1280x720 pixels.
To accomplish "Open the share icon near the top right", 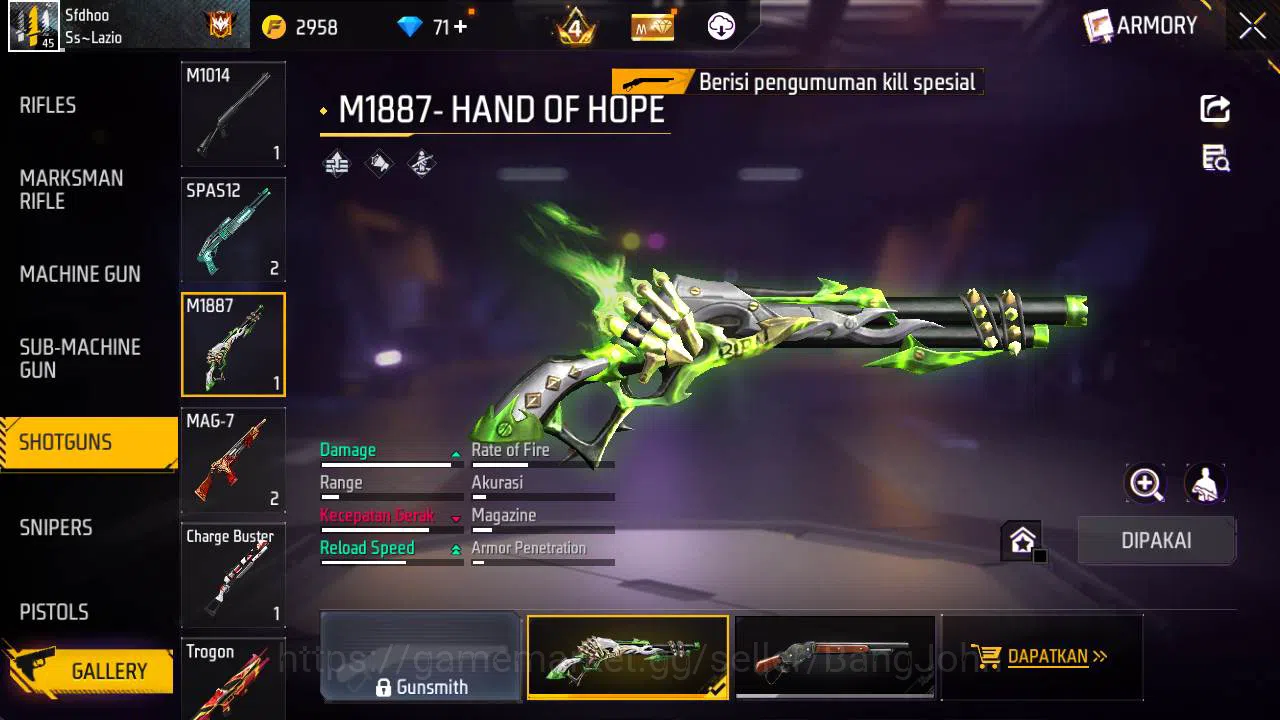I will (1214, 110).
